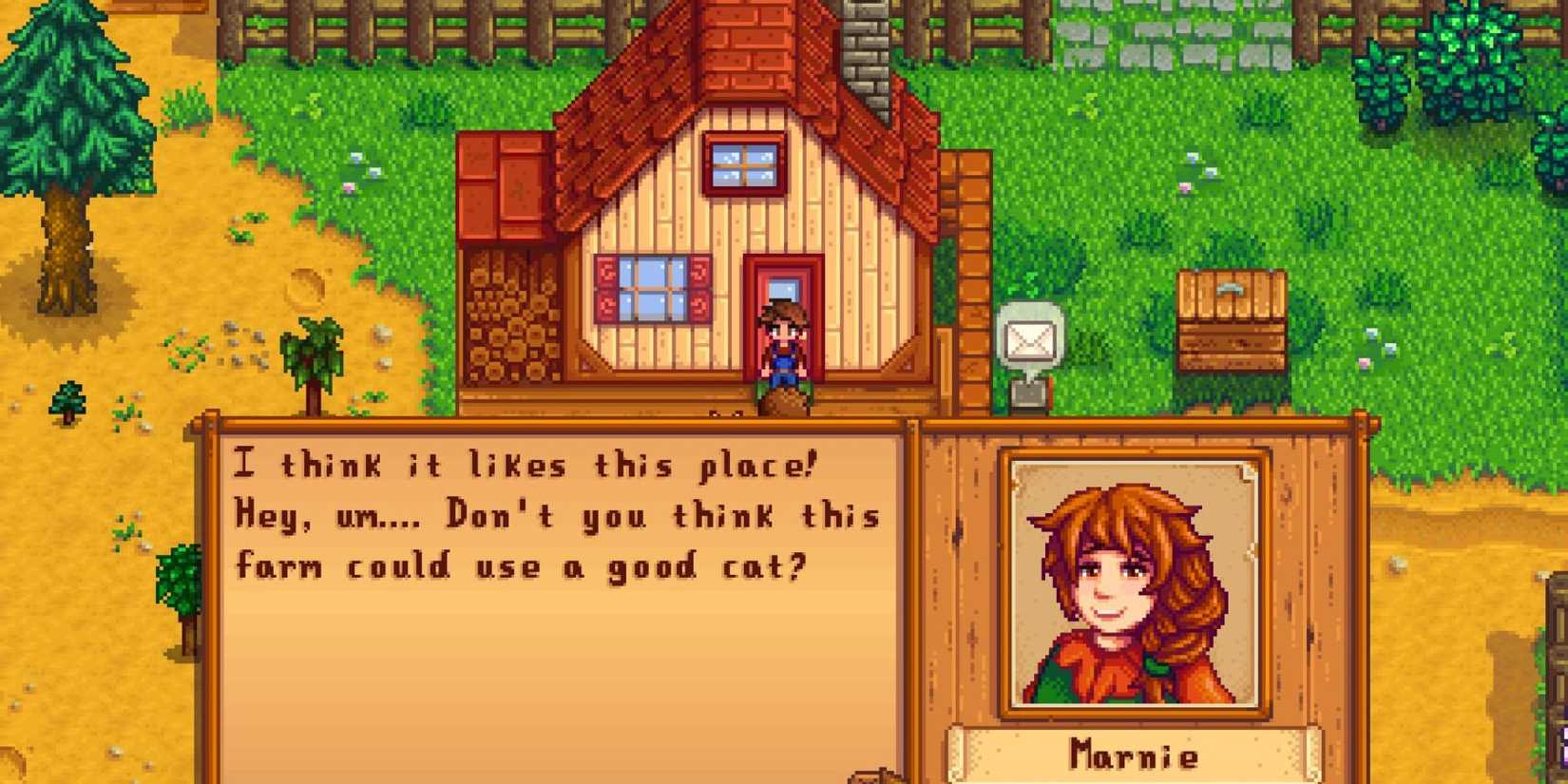Click the mailbox with the letter icon
The height and width of the screenshot is (784, 1568).
(1028, 337)
